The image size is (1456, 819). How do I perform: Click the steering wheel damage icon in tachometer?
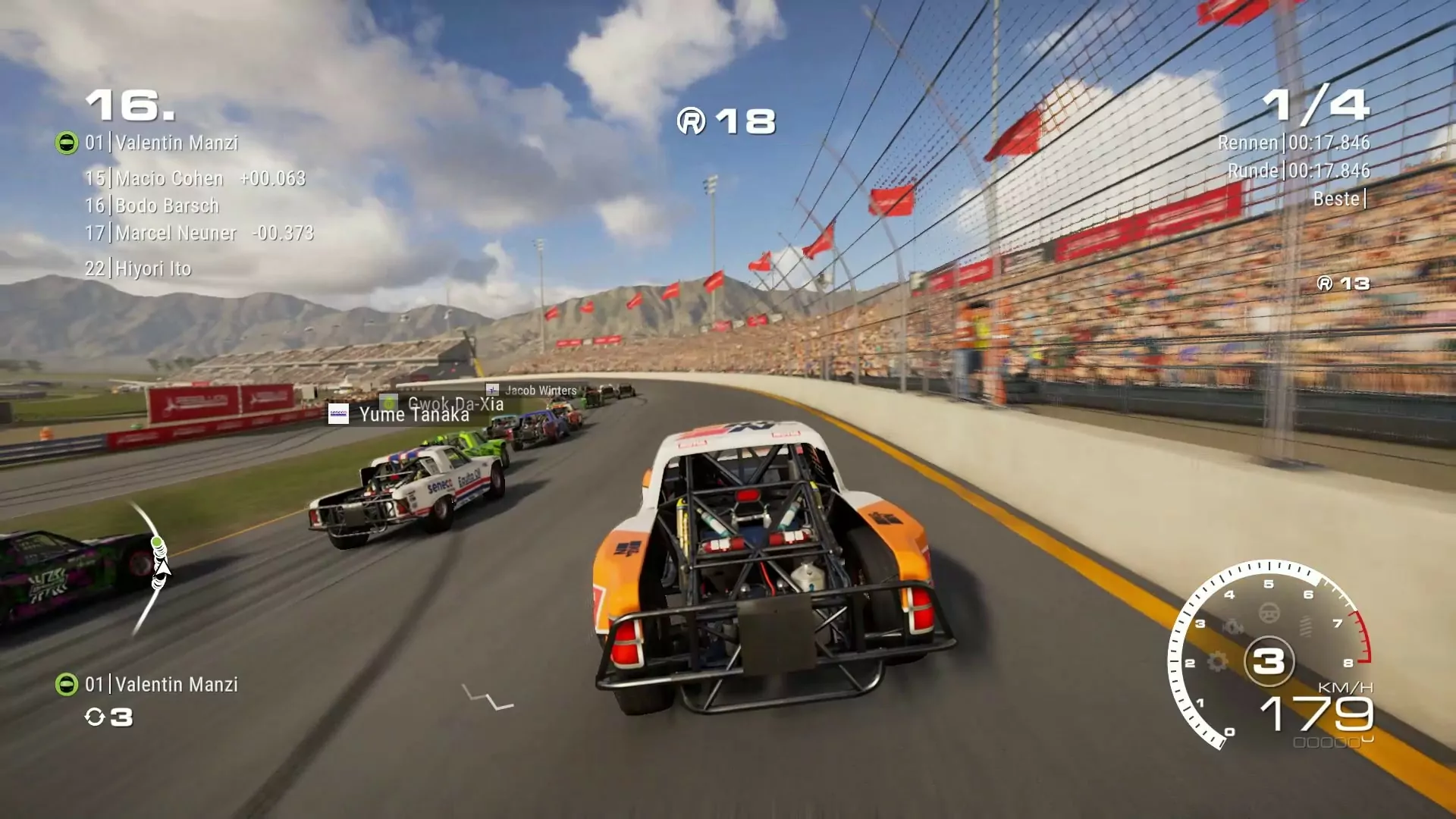click(x=1269, y=612)
